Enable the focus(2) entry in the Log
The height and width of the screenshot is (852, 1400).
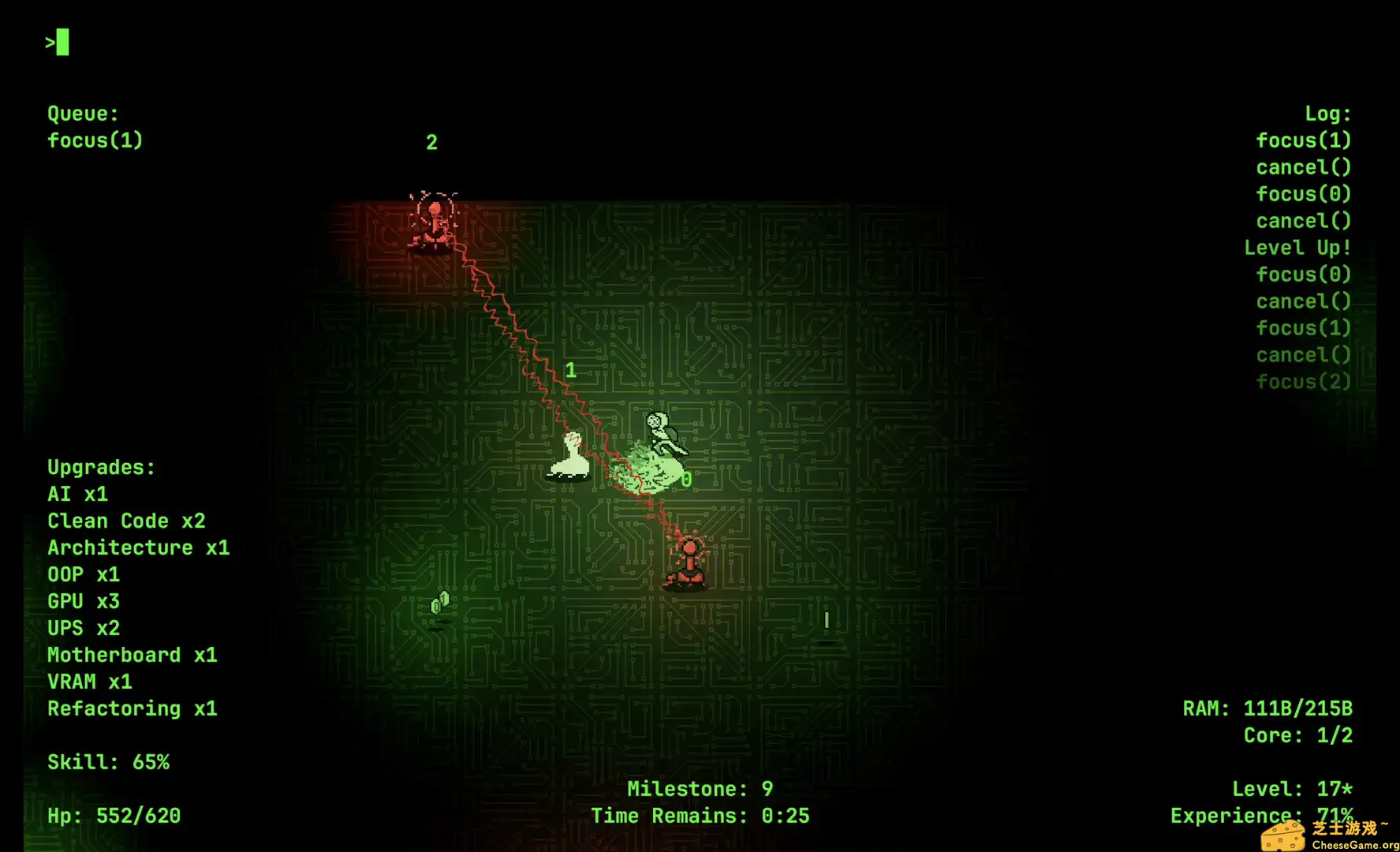coord(1304,381)
